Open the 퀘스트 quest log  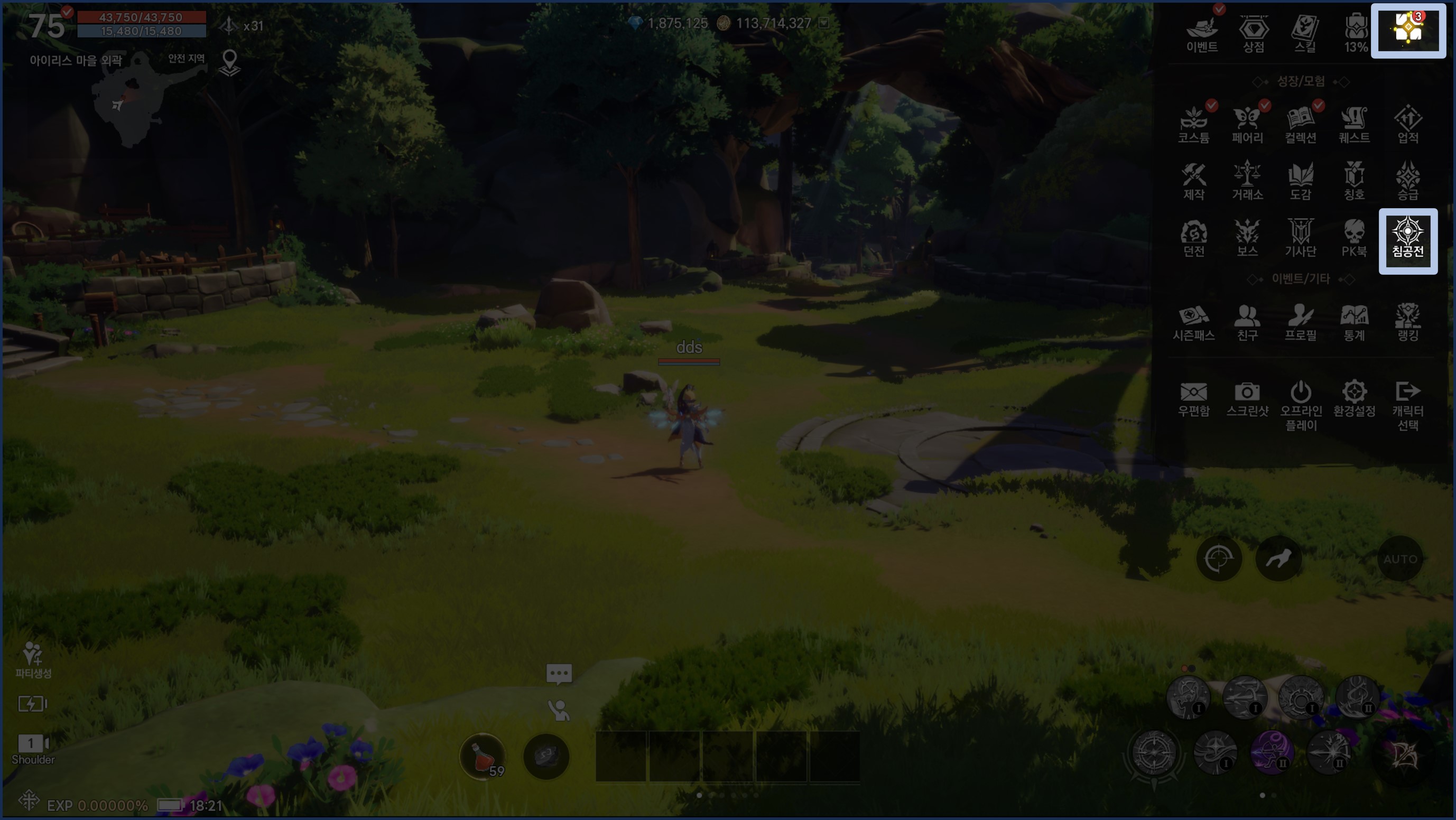pos(1354,124)
